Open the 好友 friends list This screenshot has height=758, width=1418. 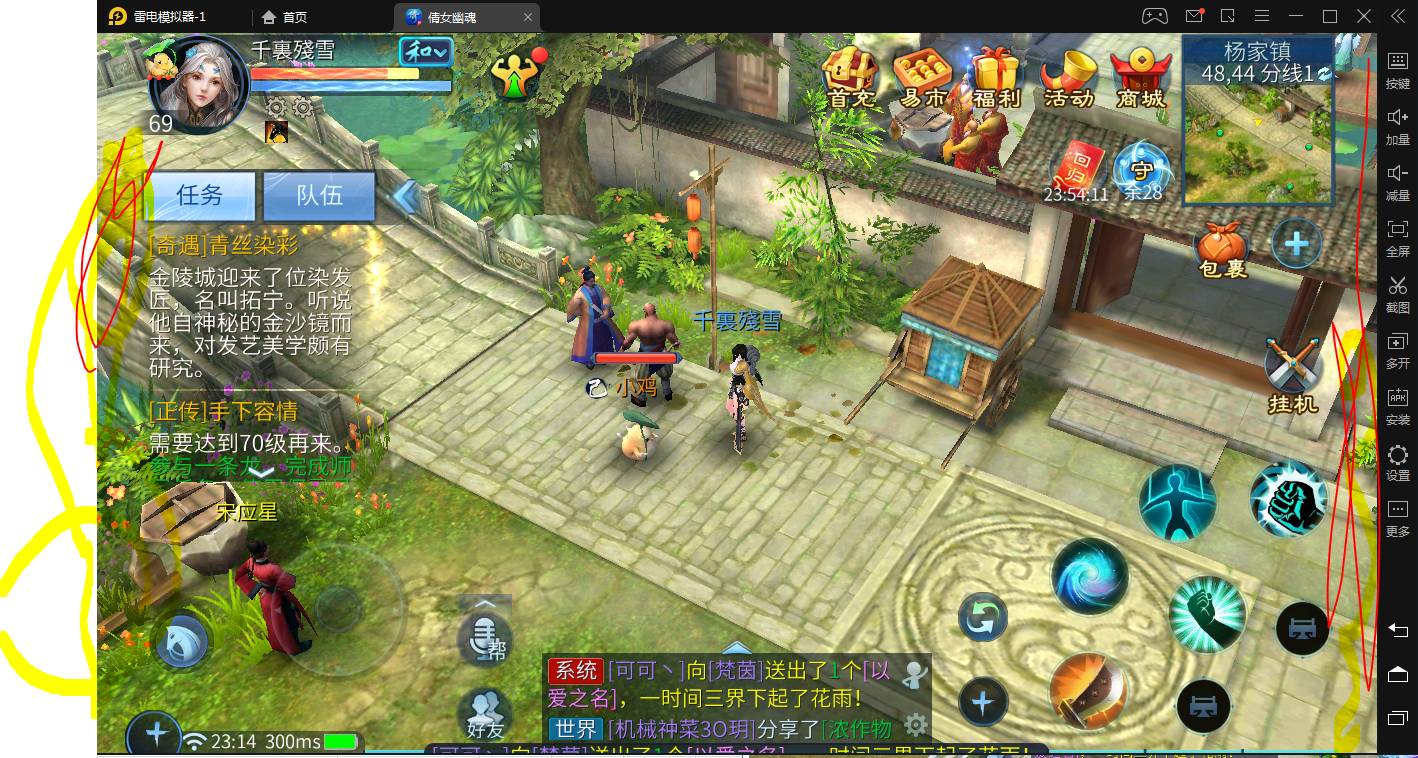[x=485, y=714]
